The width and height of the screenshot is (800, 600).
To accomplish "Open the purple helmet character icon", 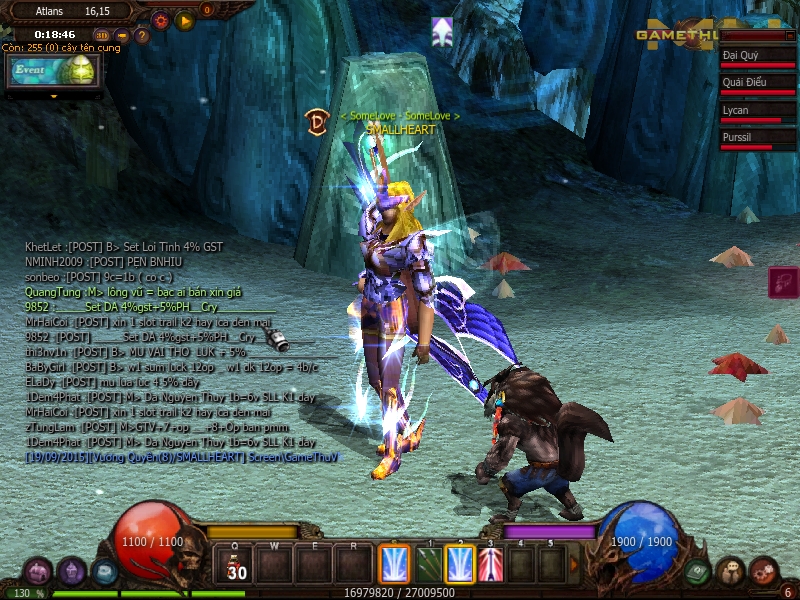I will 72,571.
